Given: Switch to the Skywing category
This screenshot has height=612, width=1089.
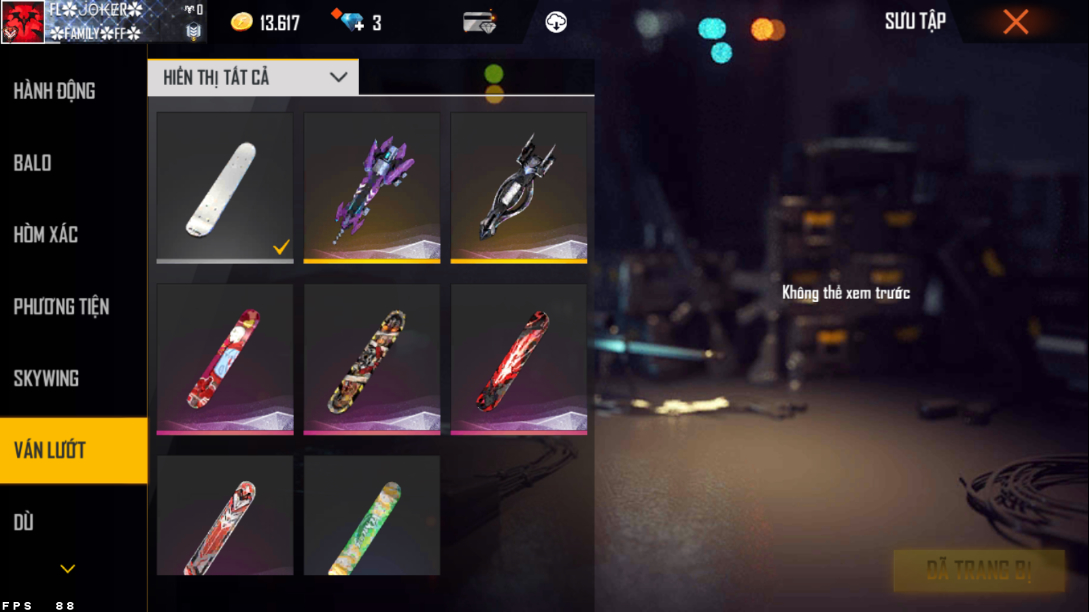Looking at the screenshot, I should (46, 379).
